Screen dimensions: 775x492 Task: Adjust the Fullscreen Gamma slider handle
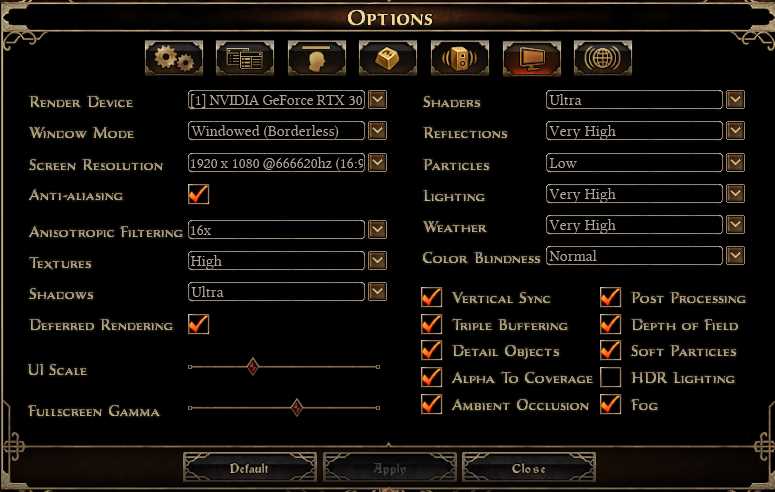click(296, 407)
